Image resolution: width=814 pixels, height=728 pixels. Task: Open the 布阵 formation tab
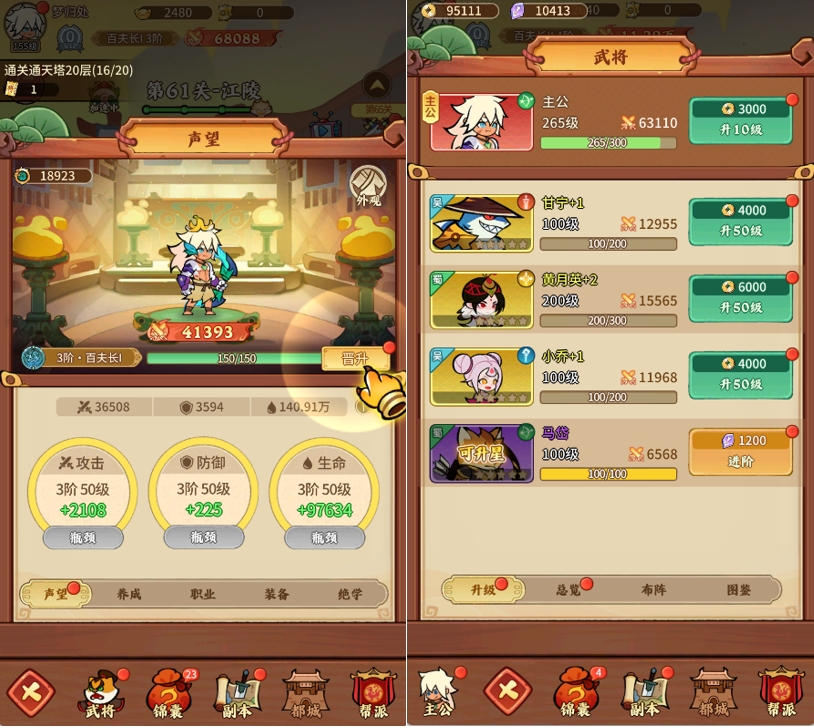click(654, 590)
